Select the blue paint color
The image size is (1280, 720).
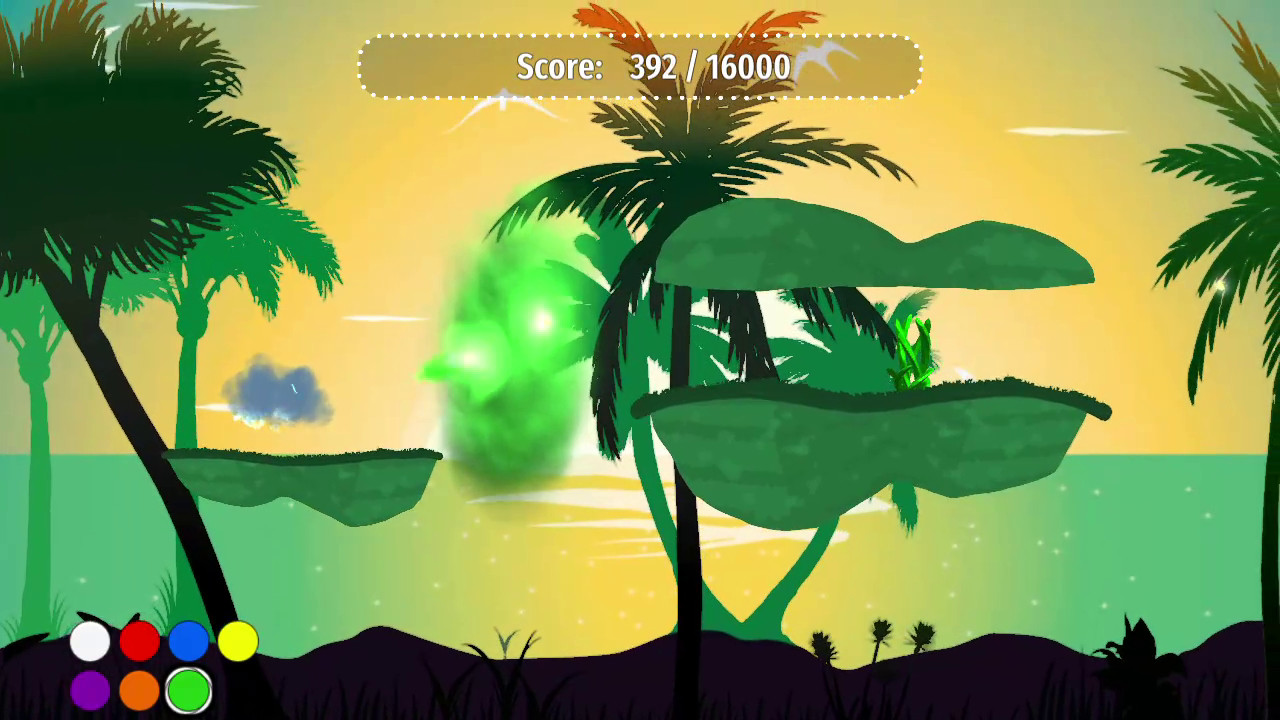pyautogui.click(x=188, y=642)
